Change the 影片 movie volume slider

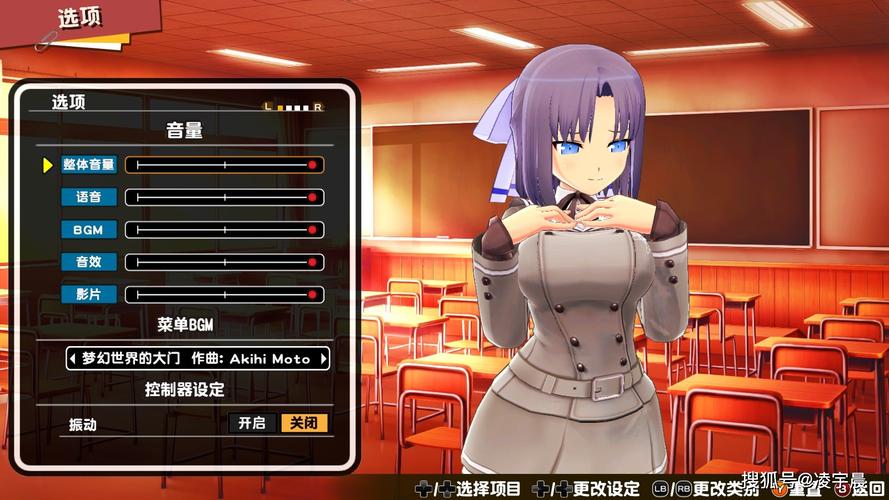(225, 295)
